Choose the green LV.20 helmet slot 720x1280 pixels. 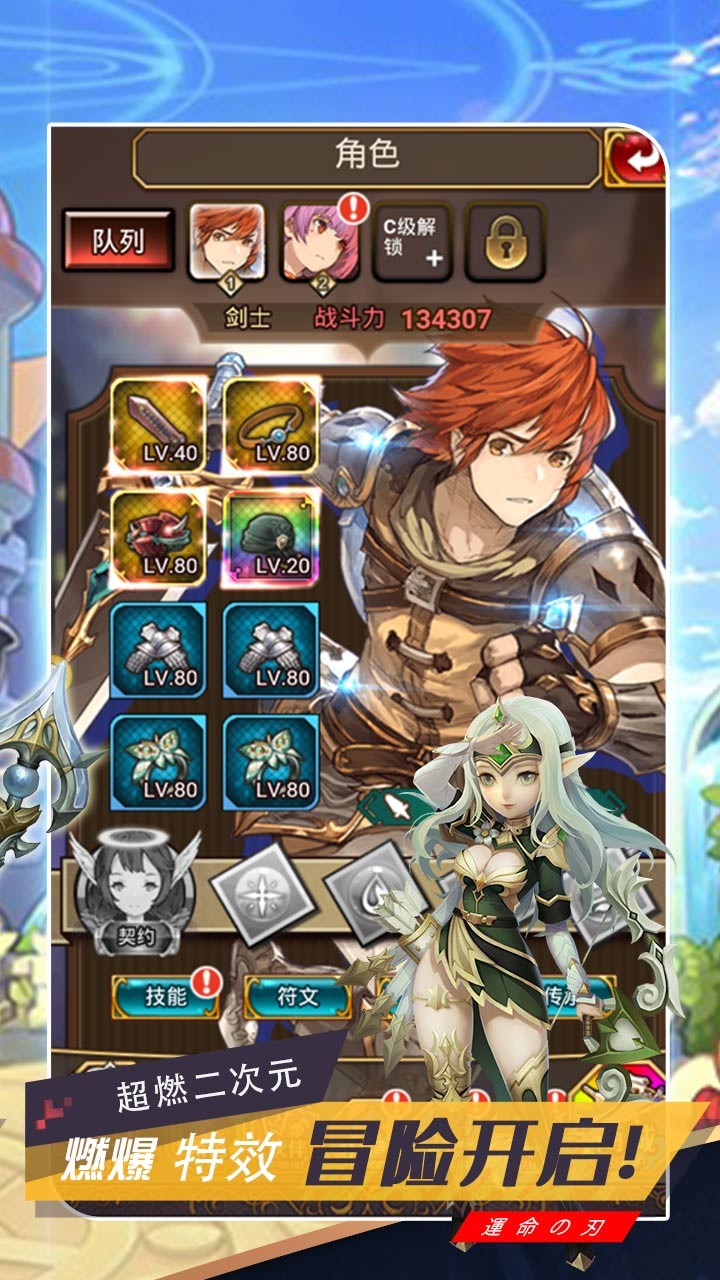coord(270,536)
